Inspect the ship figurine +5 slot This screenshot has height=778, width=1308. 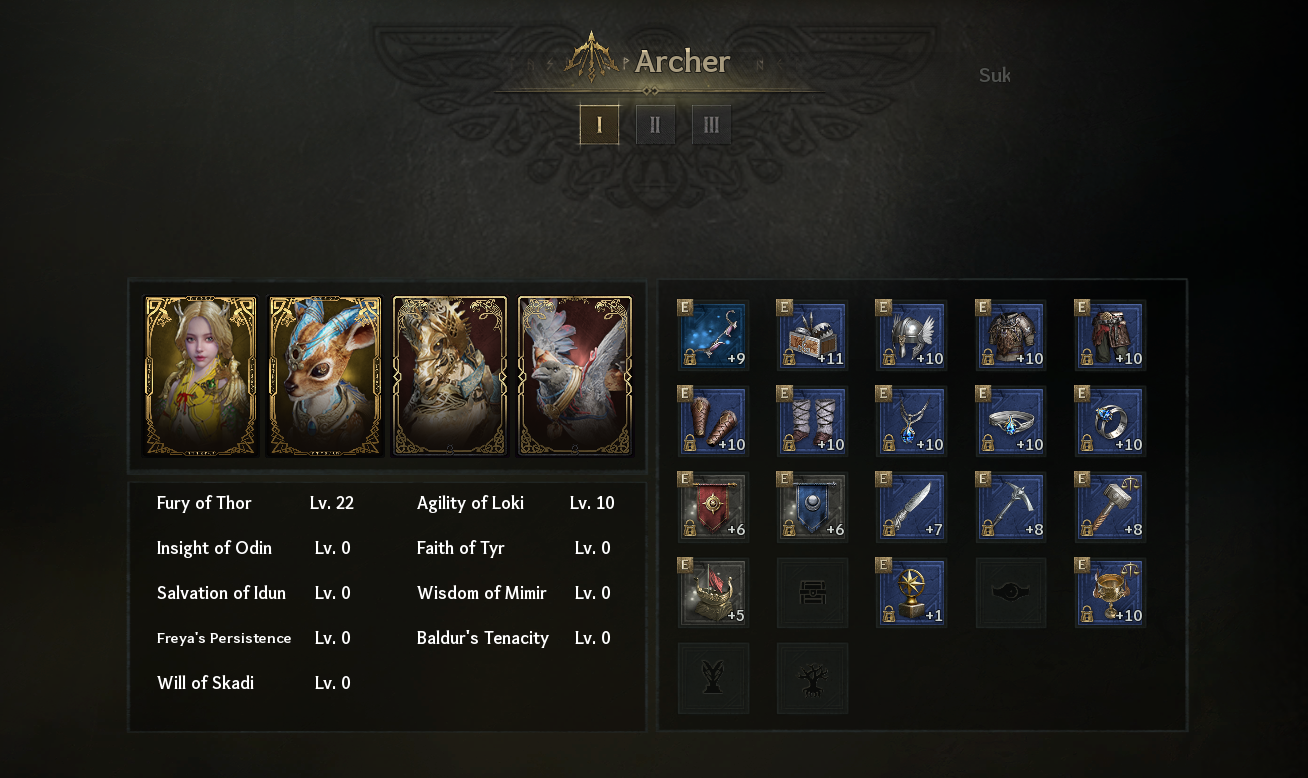tap(713, 594)
